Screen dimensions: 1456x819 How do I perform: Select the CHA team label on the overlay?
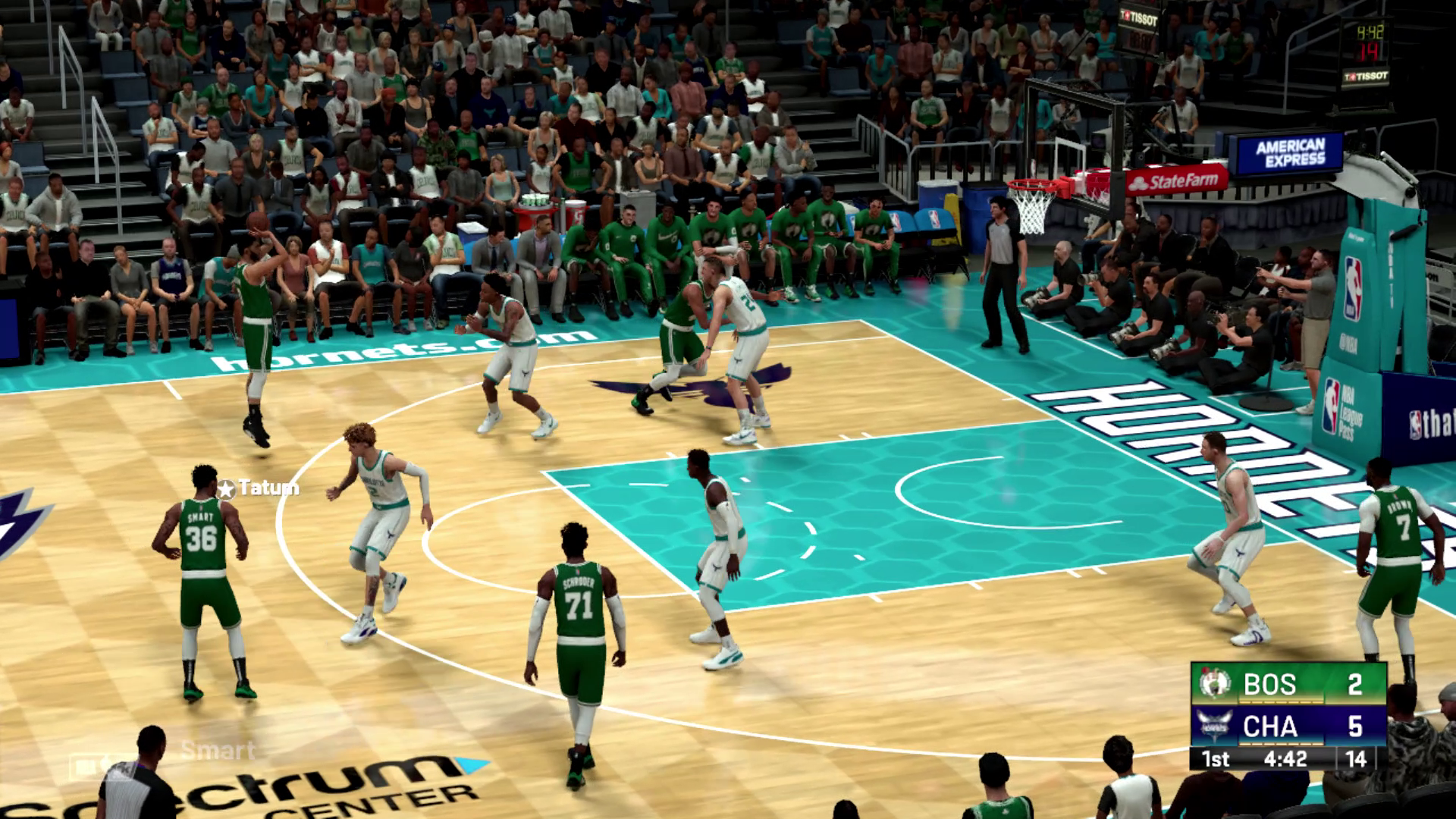(x=1270, y=726)
